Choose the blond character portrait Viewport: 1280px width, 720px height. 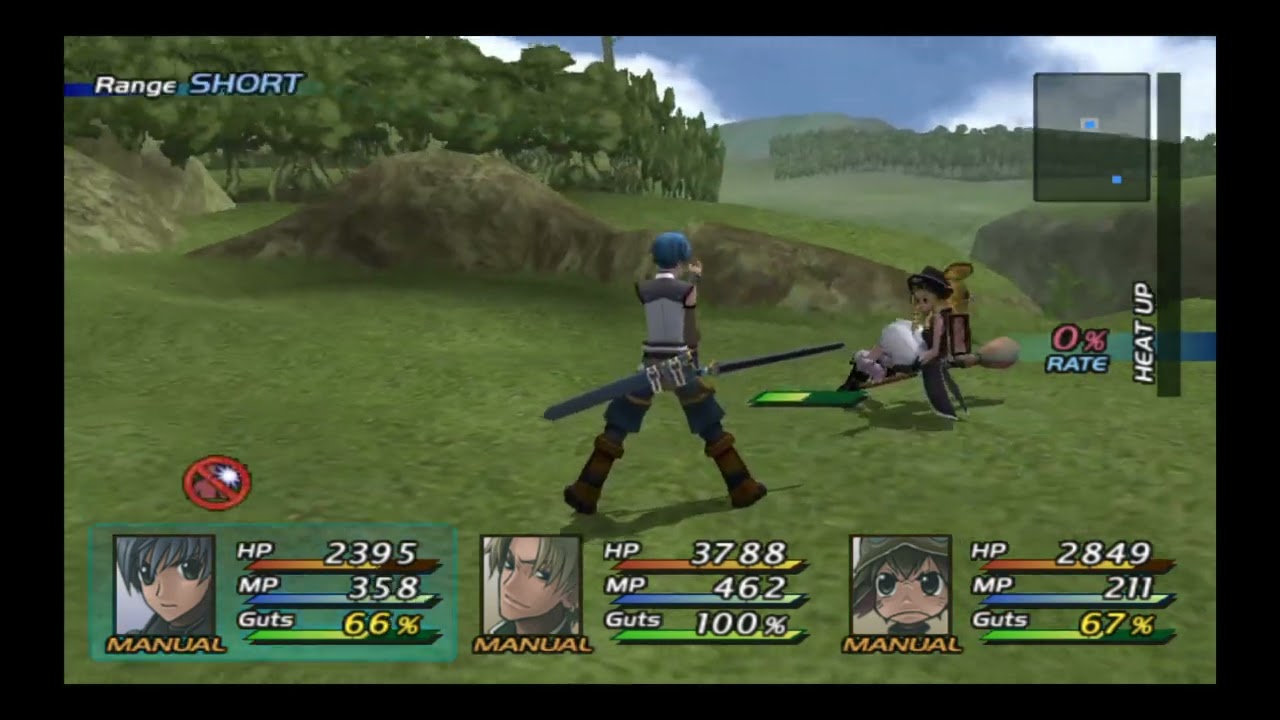(531, 585)
